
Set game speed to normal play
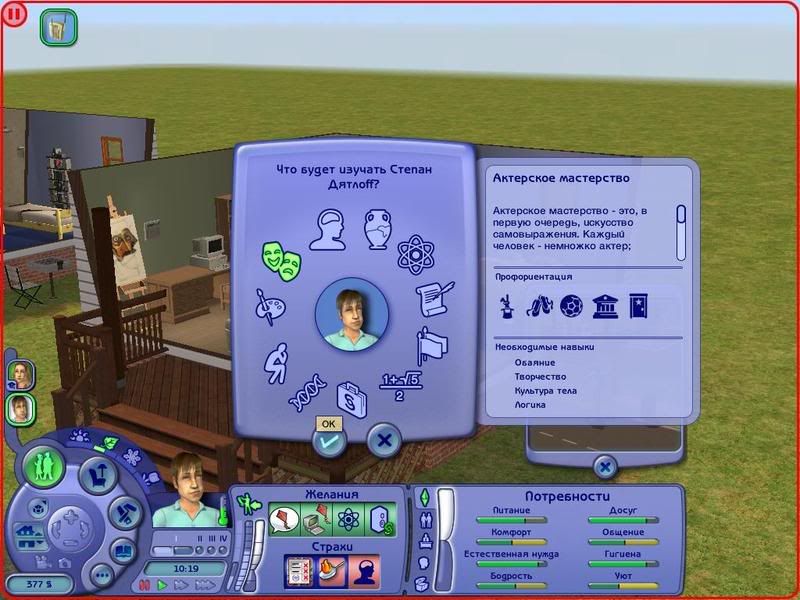tap(162, 584)
